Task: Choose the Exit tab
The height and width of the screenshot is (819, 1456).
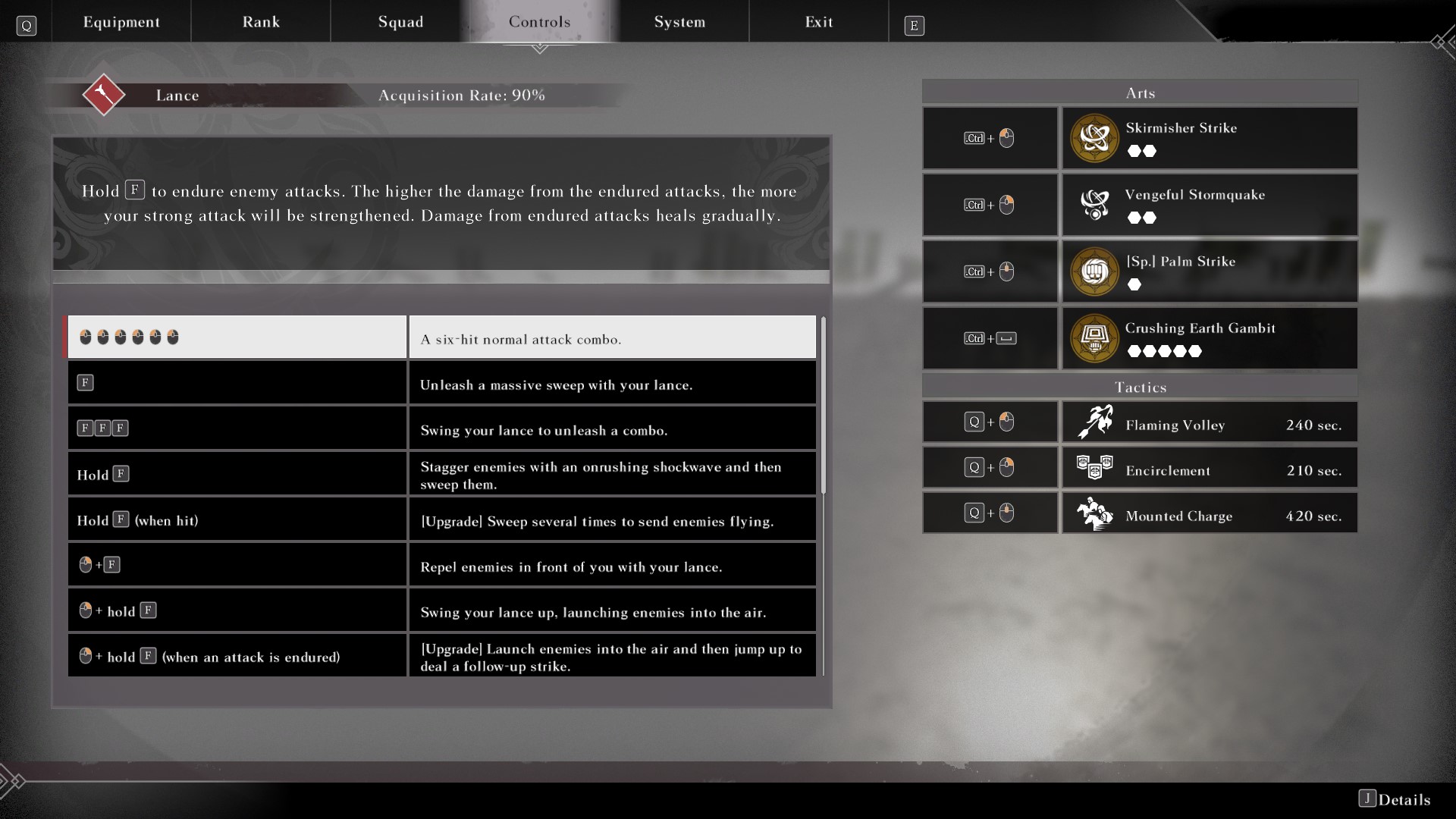Action: coord(818,22)
